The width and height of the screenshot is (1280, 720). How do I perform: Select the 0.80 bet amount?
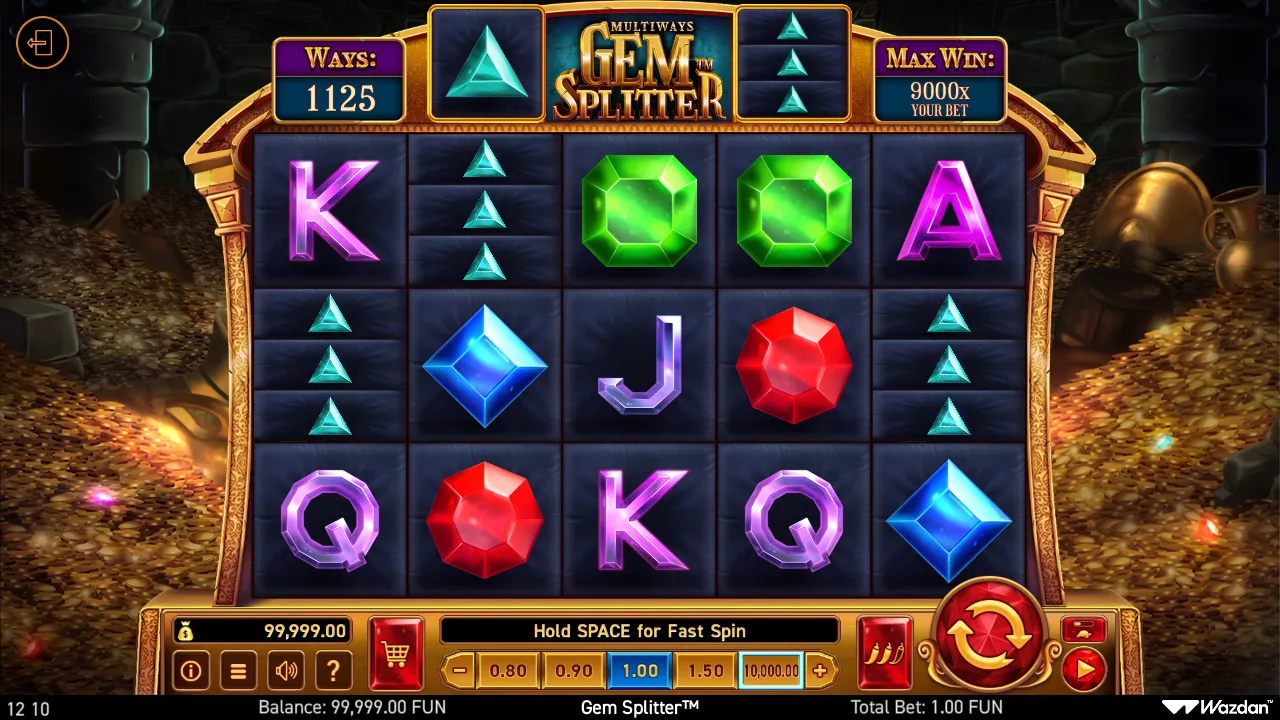coord(507,671)
